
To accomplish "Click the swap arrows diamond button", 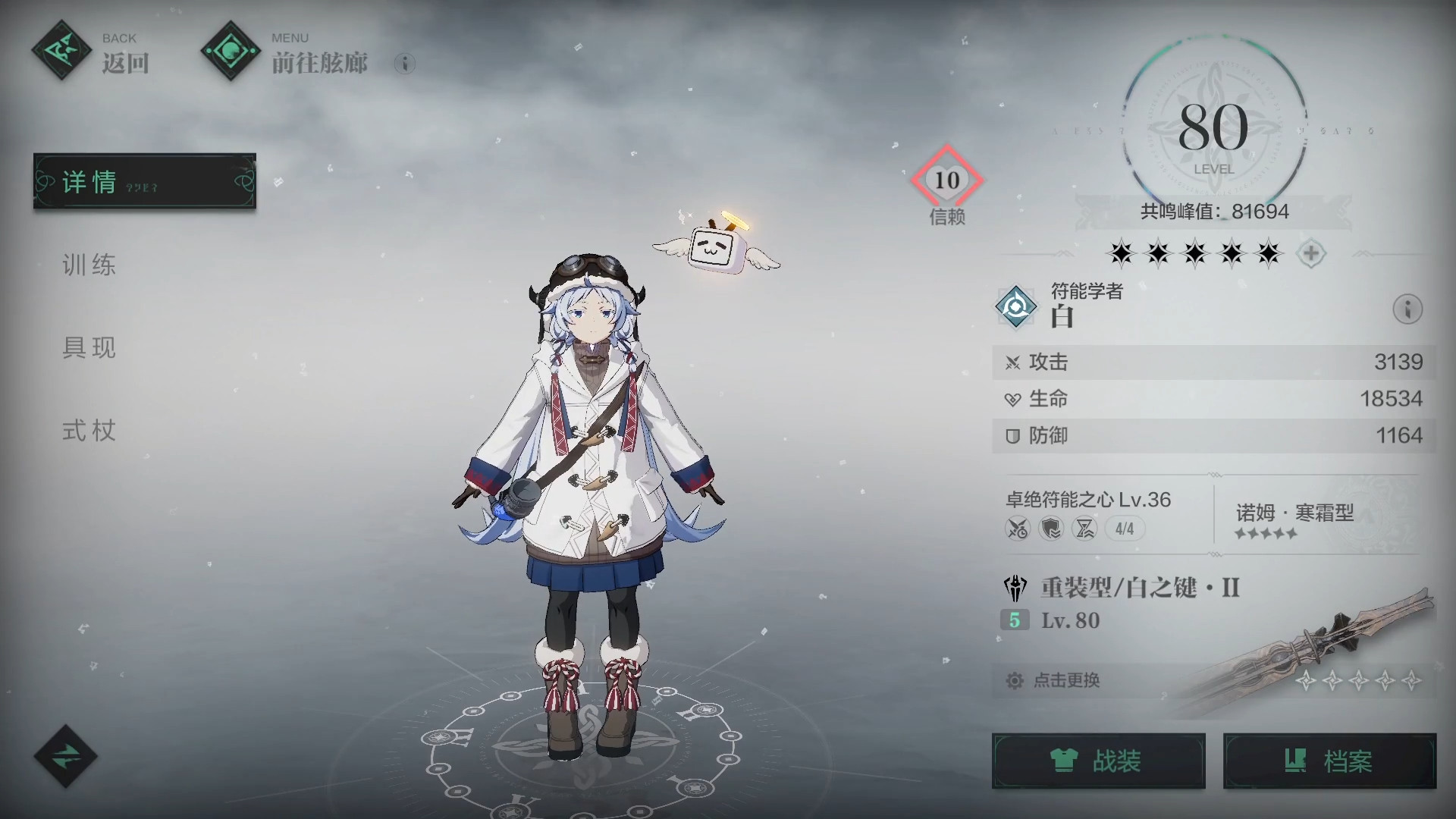I will 65,756.
